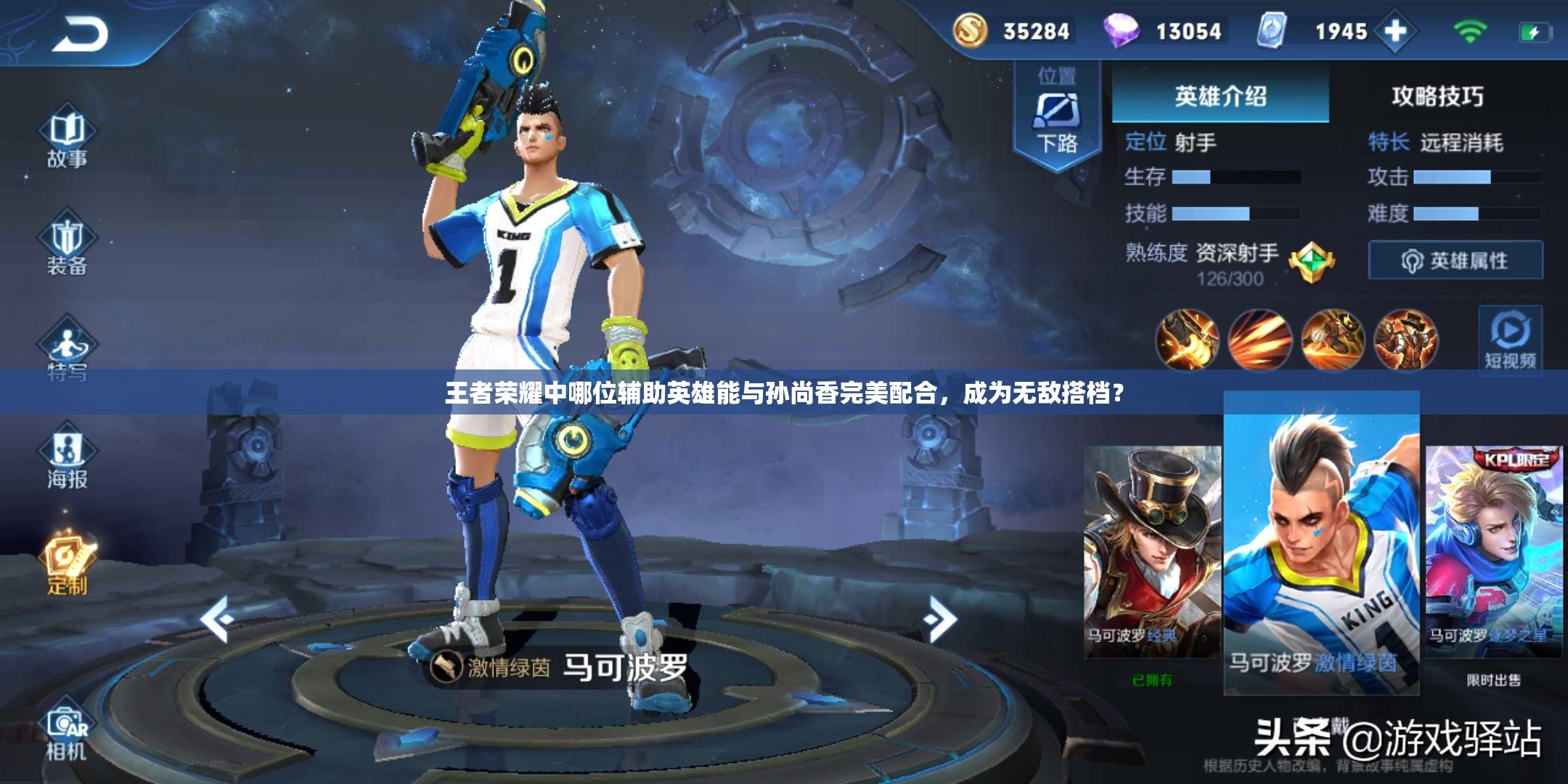This screenshot has width=1568, height=784.
Task: Tap the 下路 lane position badge
Action: (x=1056, y=116)
